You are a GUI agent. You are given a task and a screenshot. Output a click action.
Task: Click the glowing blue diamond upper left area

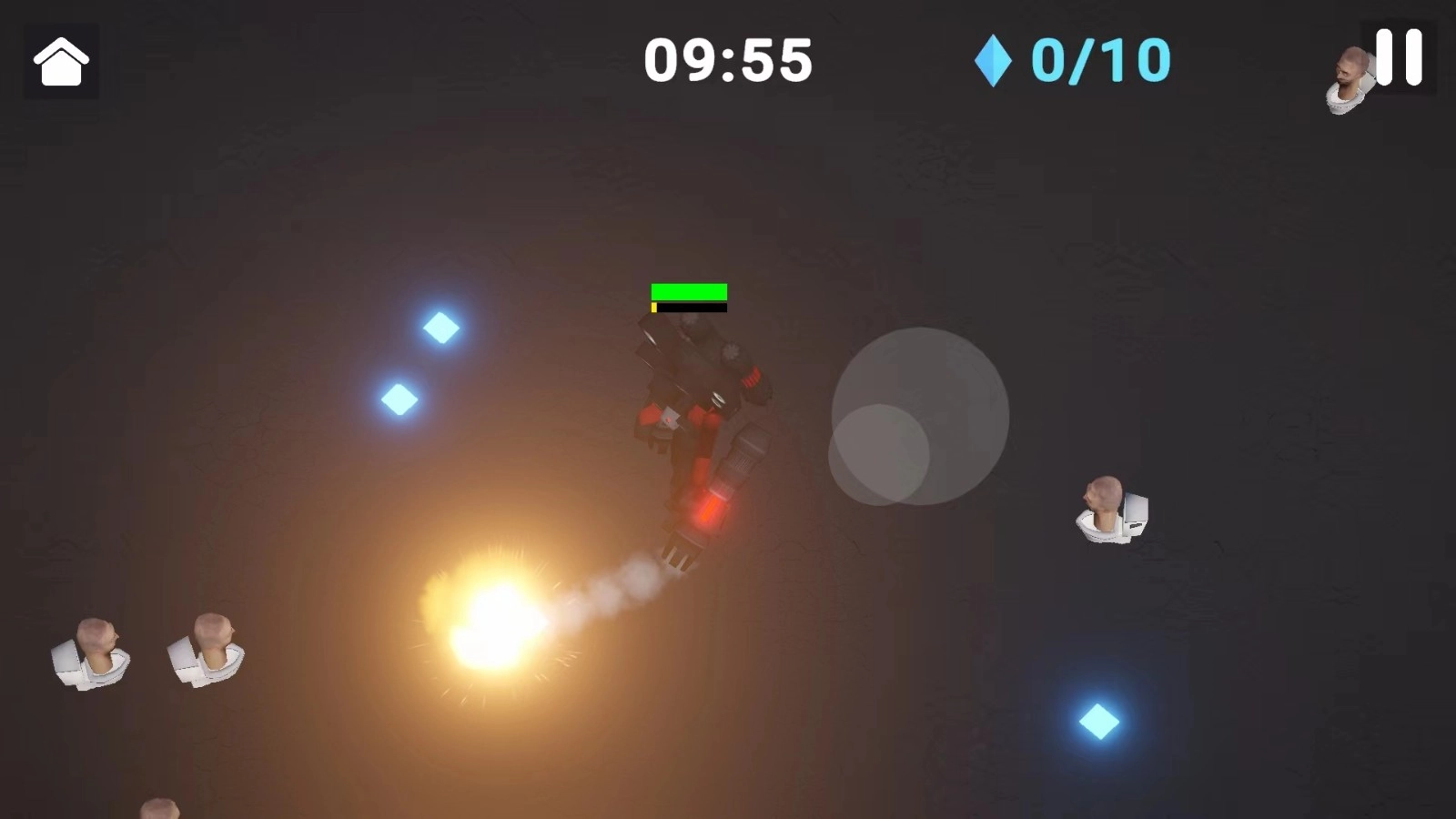click(440, 329)
